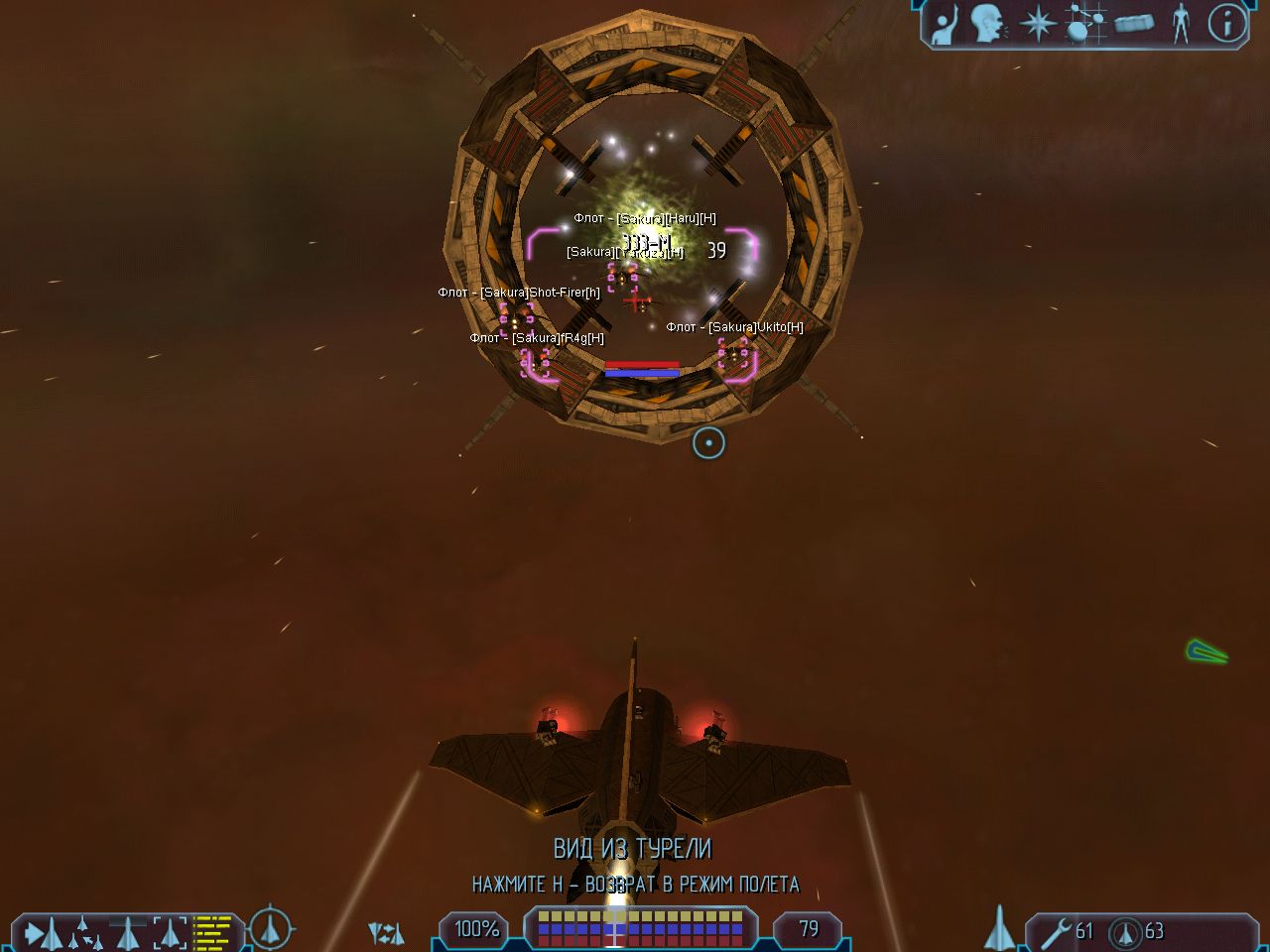
Task: Click the ship-in-crosshair target icon
Action: tap(270, 929)
